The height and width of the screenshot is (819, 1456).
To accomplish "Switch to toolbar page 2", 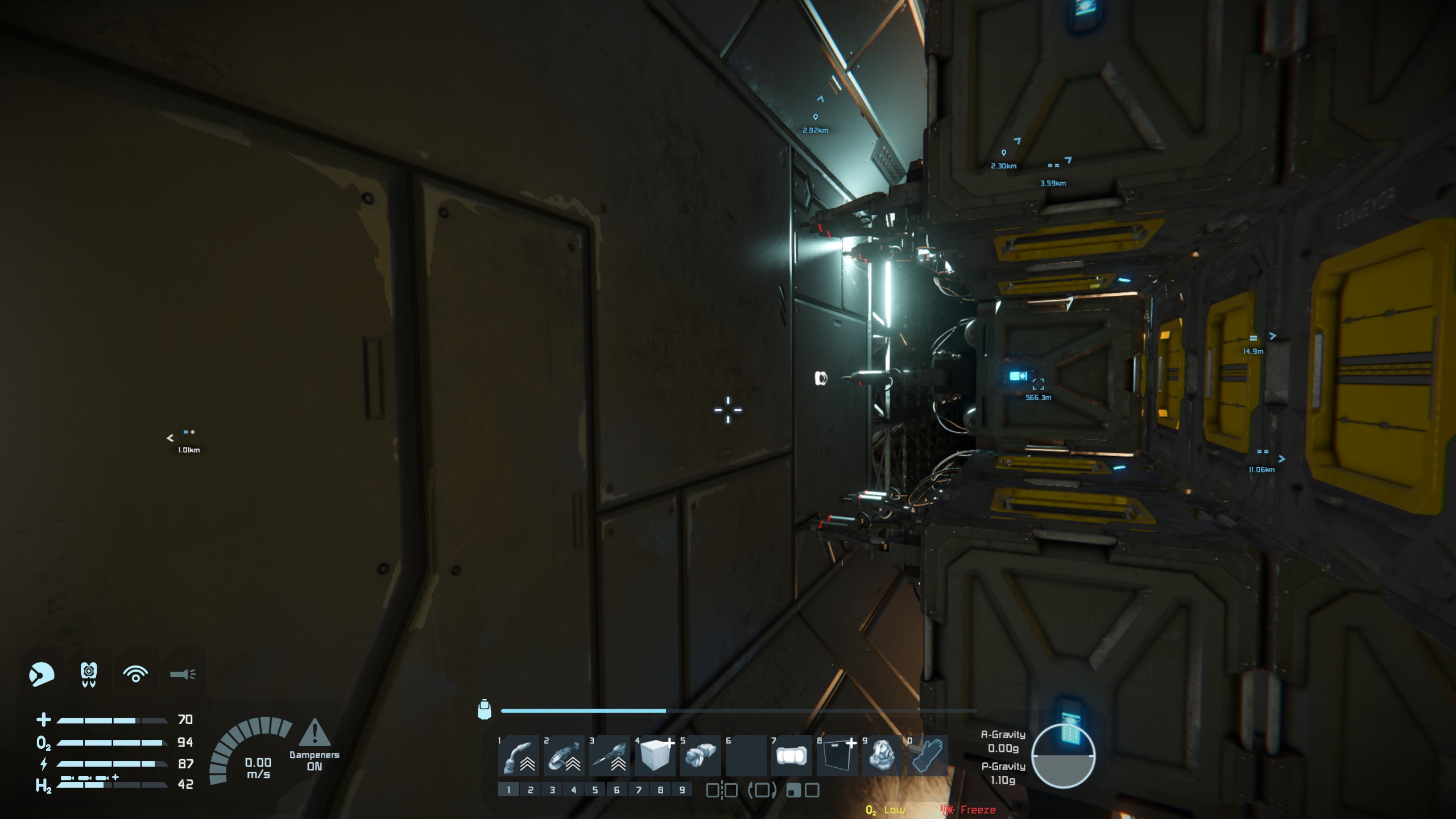I will click(530, 790).
